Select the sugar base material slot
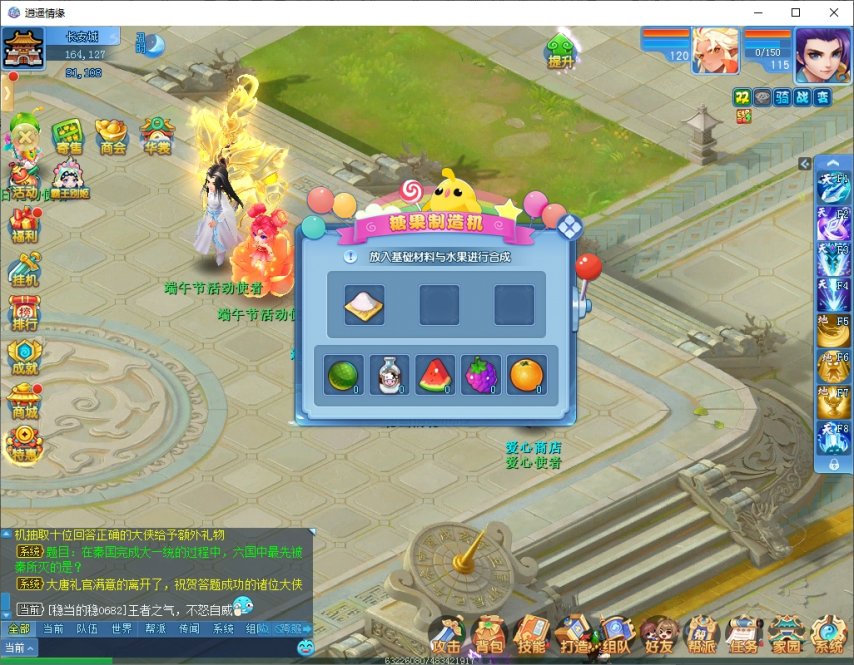This screenshot has width=854, height=665. [364, 304]
